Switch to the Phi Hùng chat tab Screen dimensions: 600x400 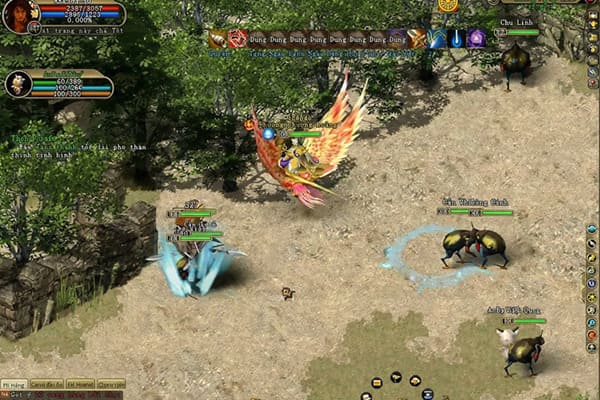click(13, 384)
